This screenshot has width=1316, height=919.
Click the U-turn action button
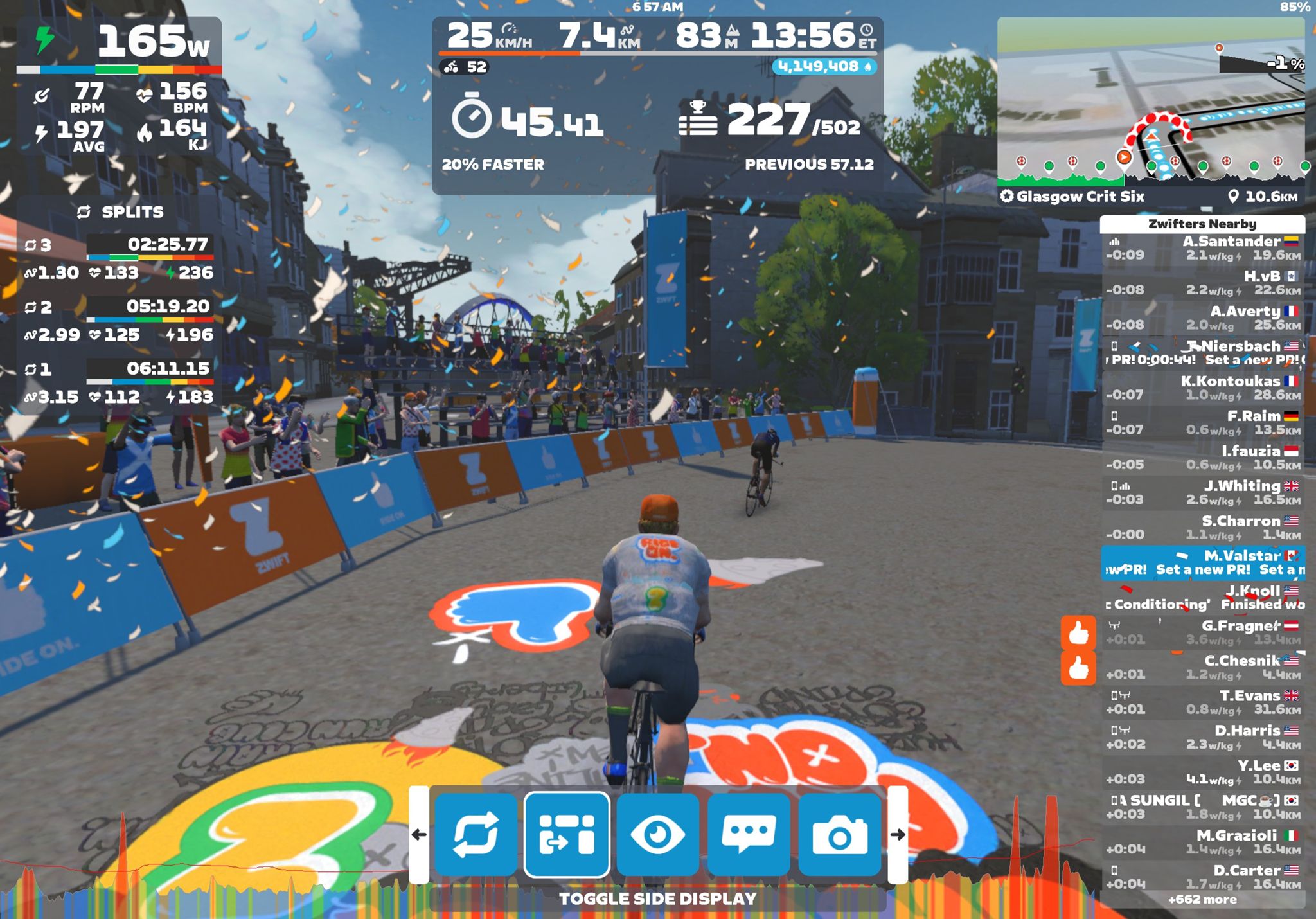click(x=476, y=834)
